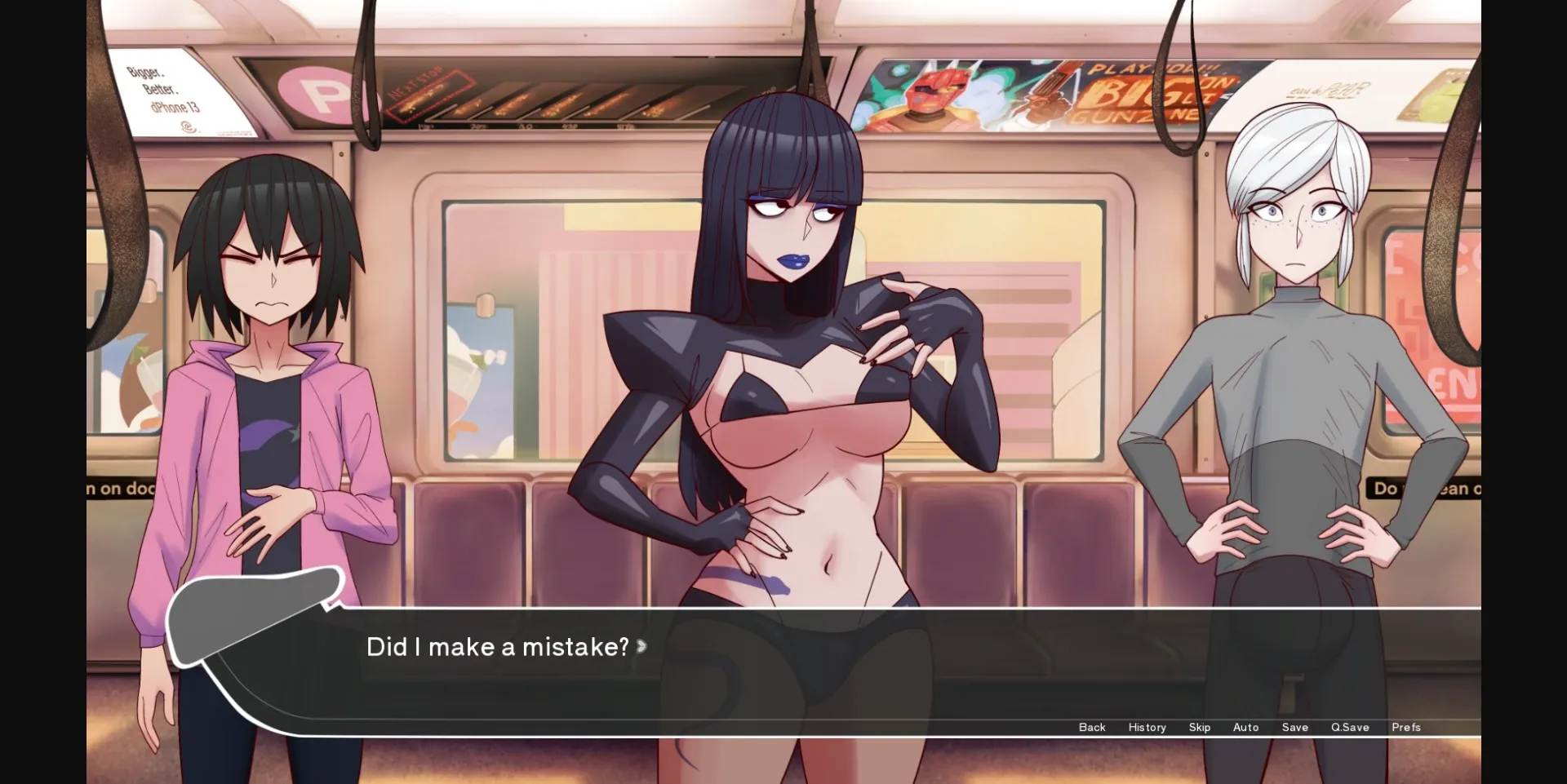Screen dimensions: 1567x784
Task: Select the Back option in the quick menu
Action: pos(1092,727)
